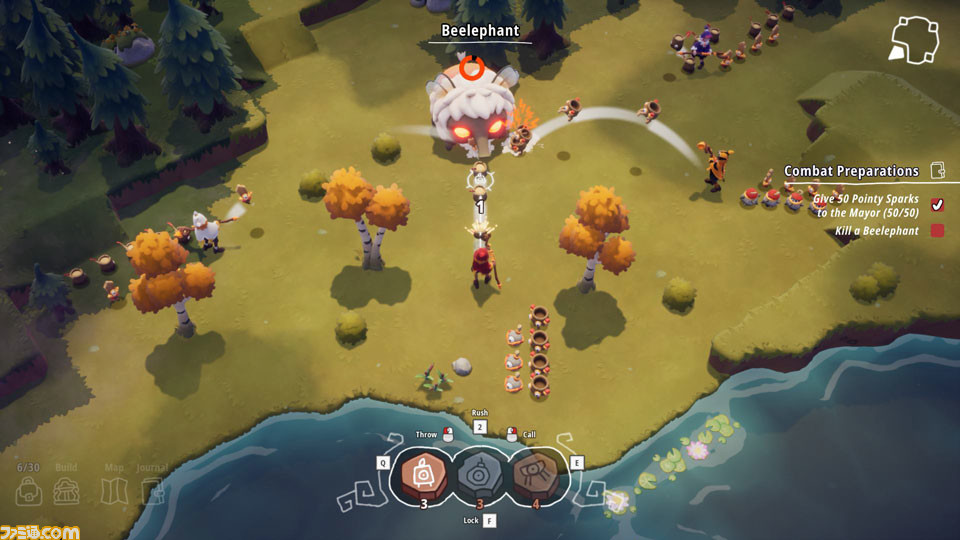Open the Combat Preparations quest journal icon
The height and width of the screenshot is (540, 960).
click(938, 171)
